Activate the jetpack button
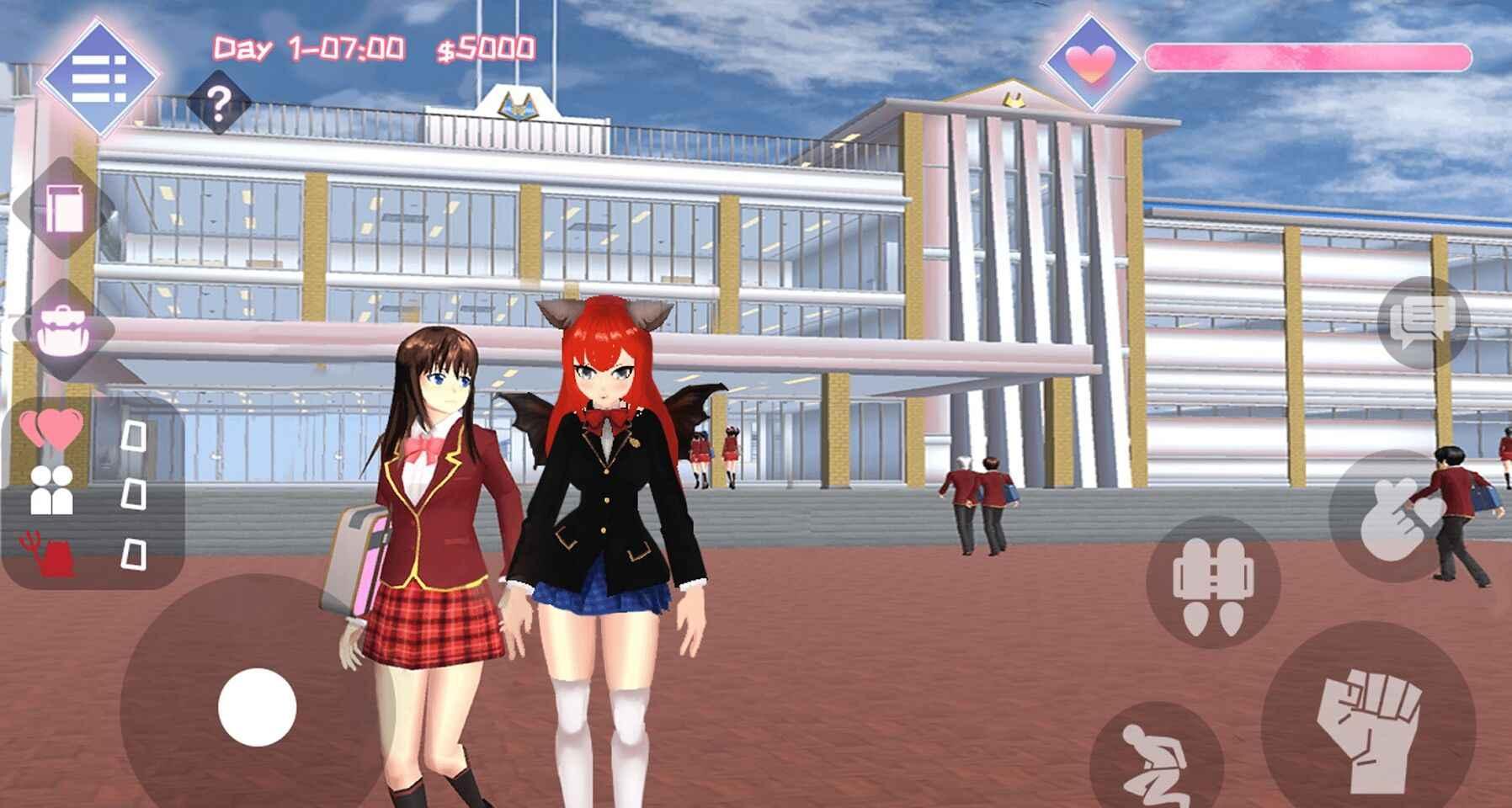 pyautogui.click(x=1213, y=582)
